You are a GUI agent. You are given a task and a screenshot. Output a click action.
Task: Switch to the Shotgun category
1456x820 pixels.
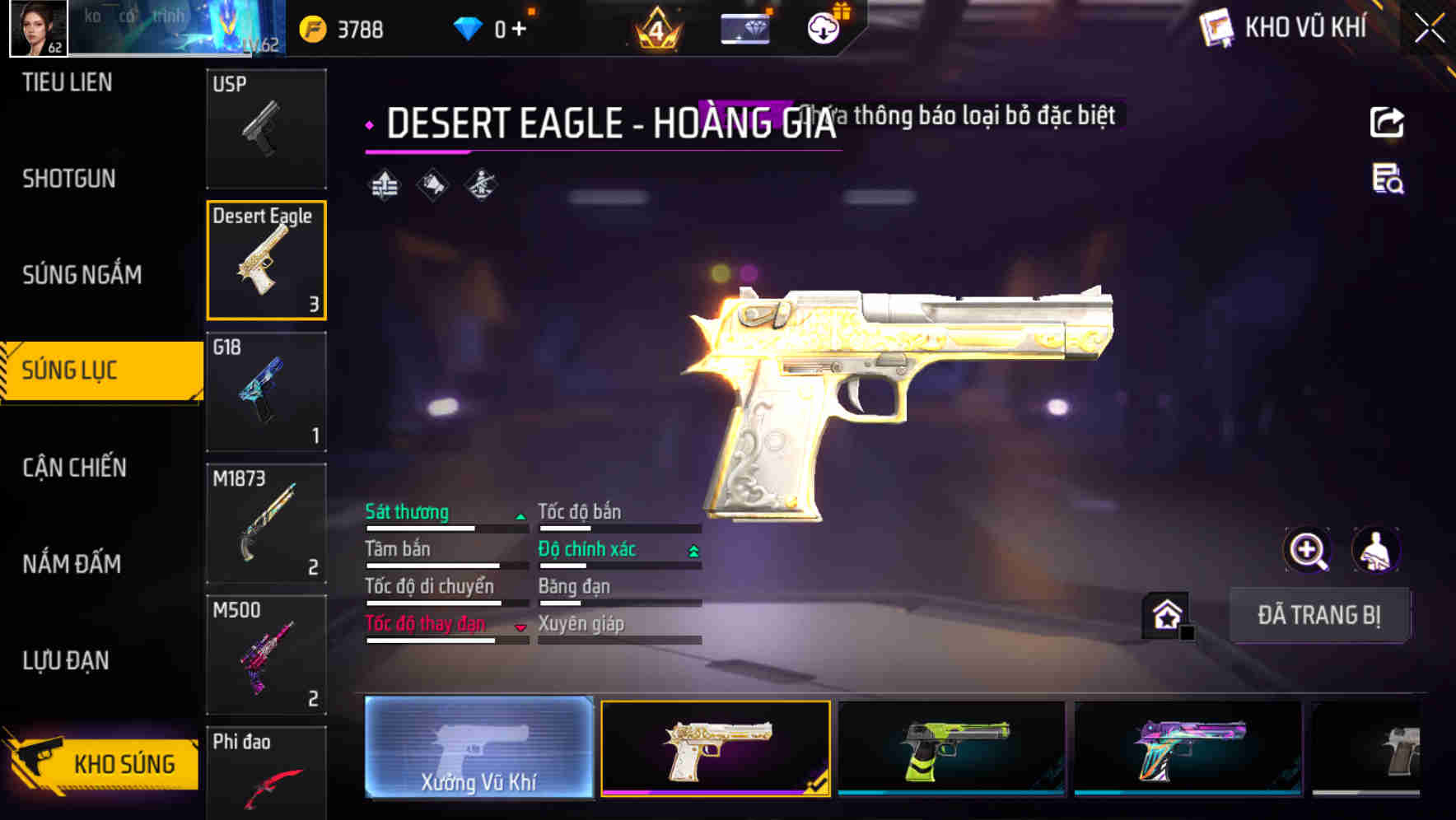pos(69,179)
